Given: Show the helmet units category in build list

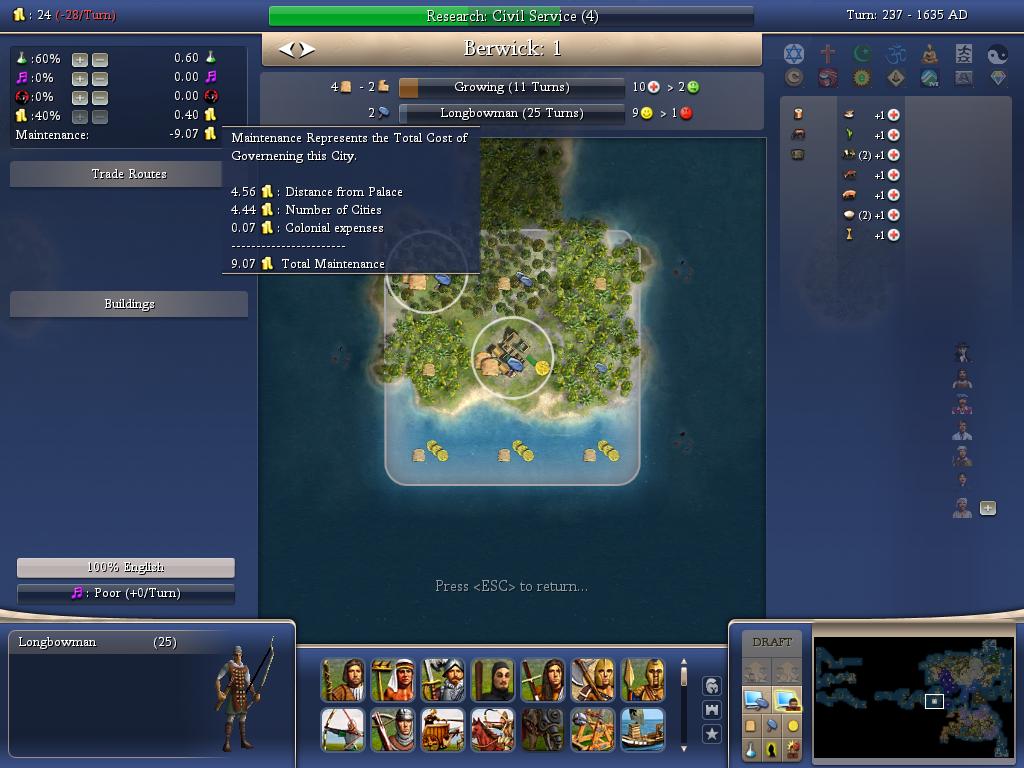Looking at the screenshot, I should pos(712,686).
